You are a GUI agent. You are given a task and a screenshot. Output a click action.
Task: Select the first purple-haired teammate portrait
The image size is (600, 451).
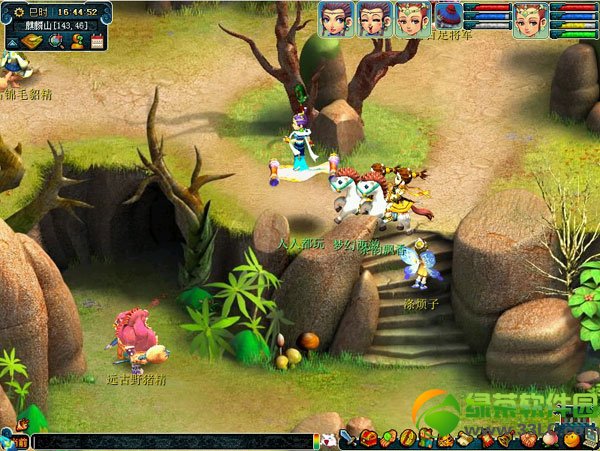[x=336, y=19]
